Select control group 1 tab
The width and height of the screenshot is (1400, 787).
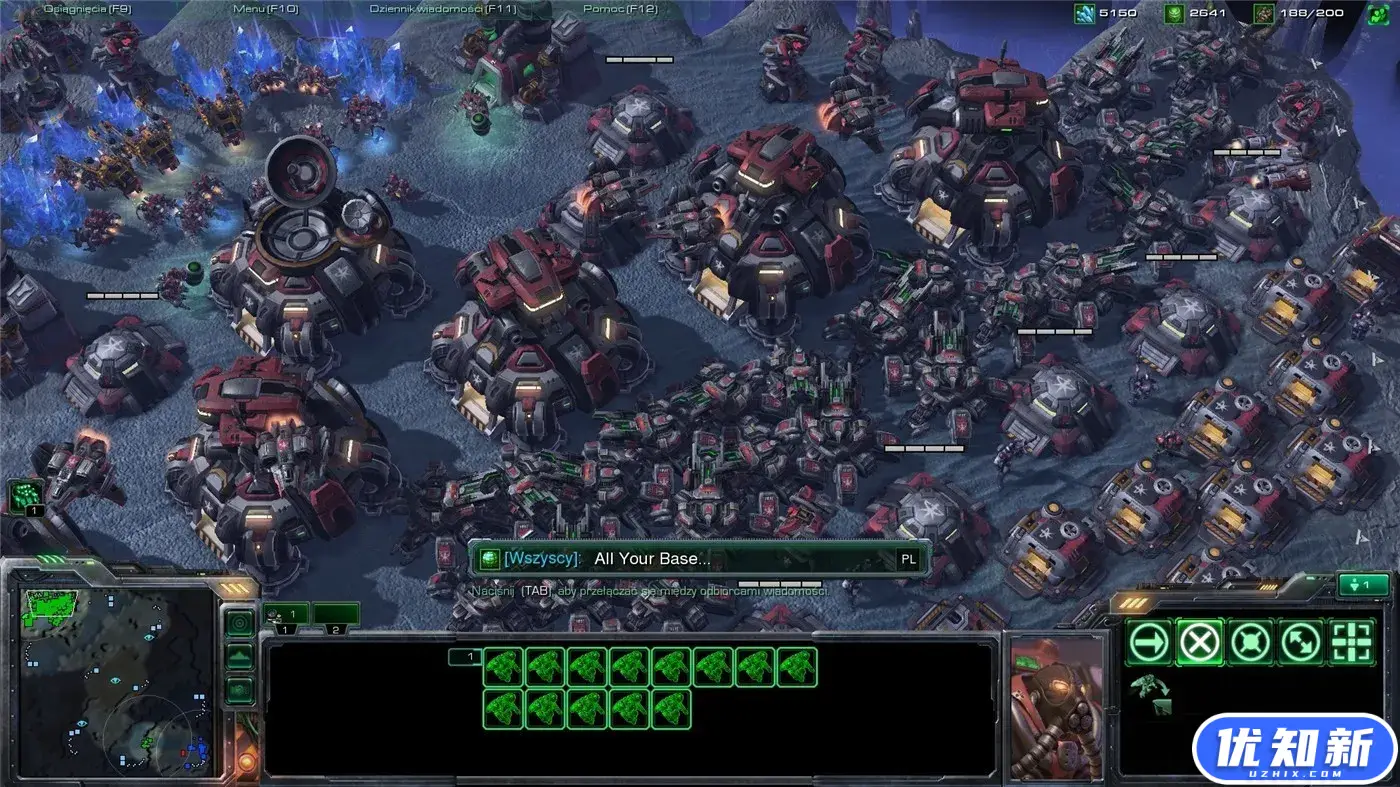pyautogui.click(x=286, y=615)
